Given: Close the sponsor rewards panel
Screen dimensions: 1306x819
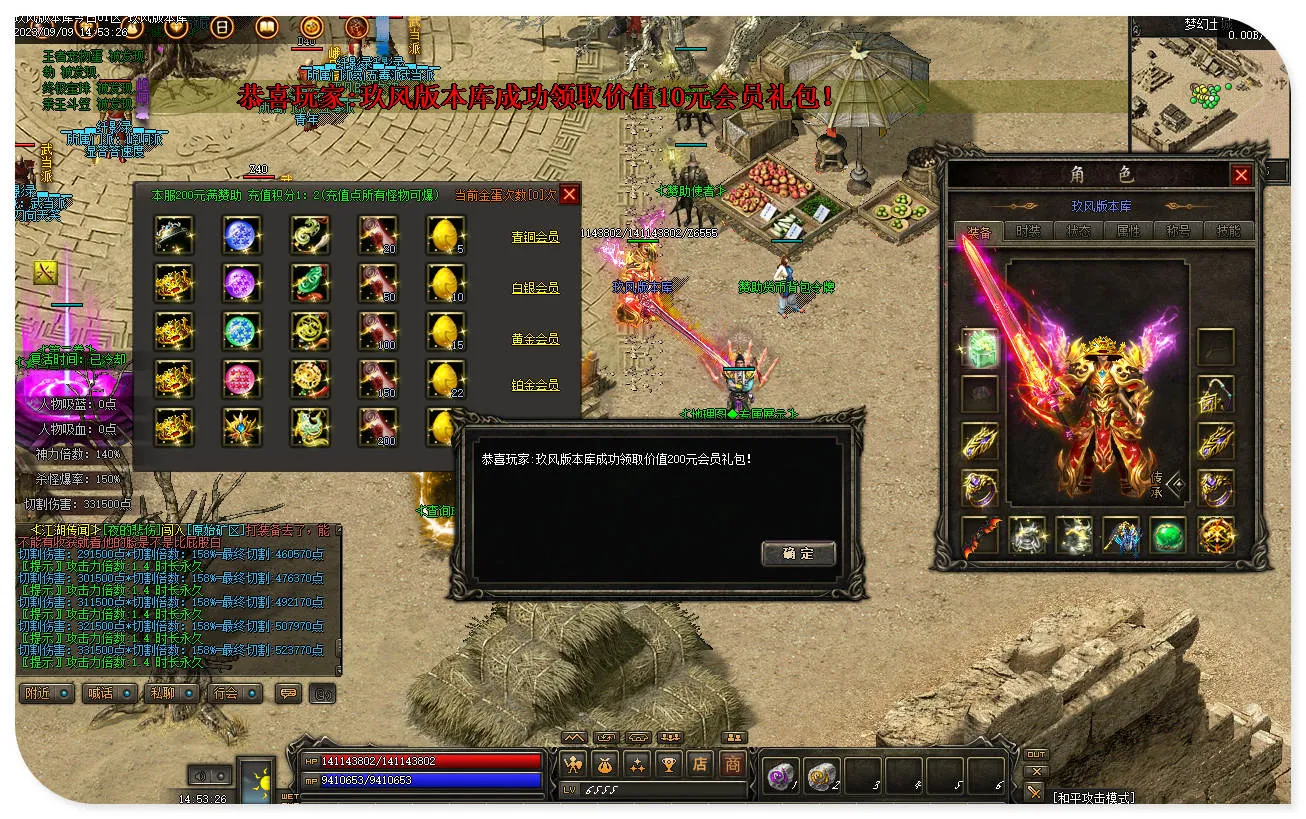Looking at the screenshot, I should point(569,195).
